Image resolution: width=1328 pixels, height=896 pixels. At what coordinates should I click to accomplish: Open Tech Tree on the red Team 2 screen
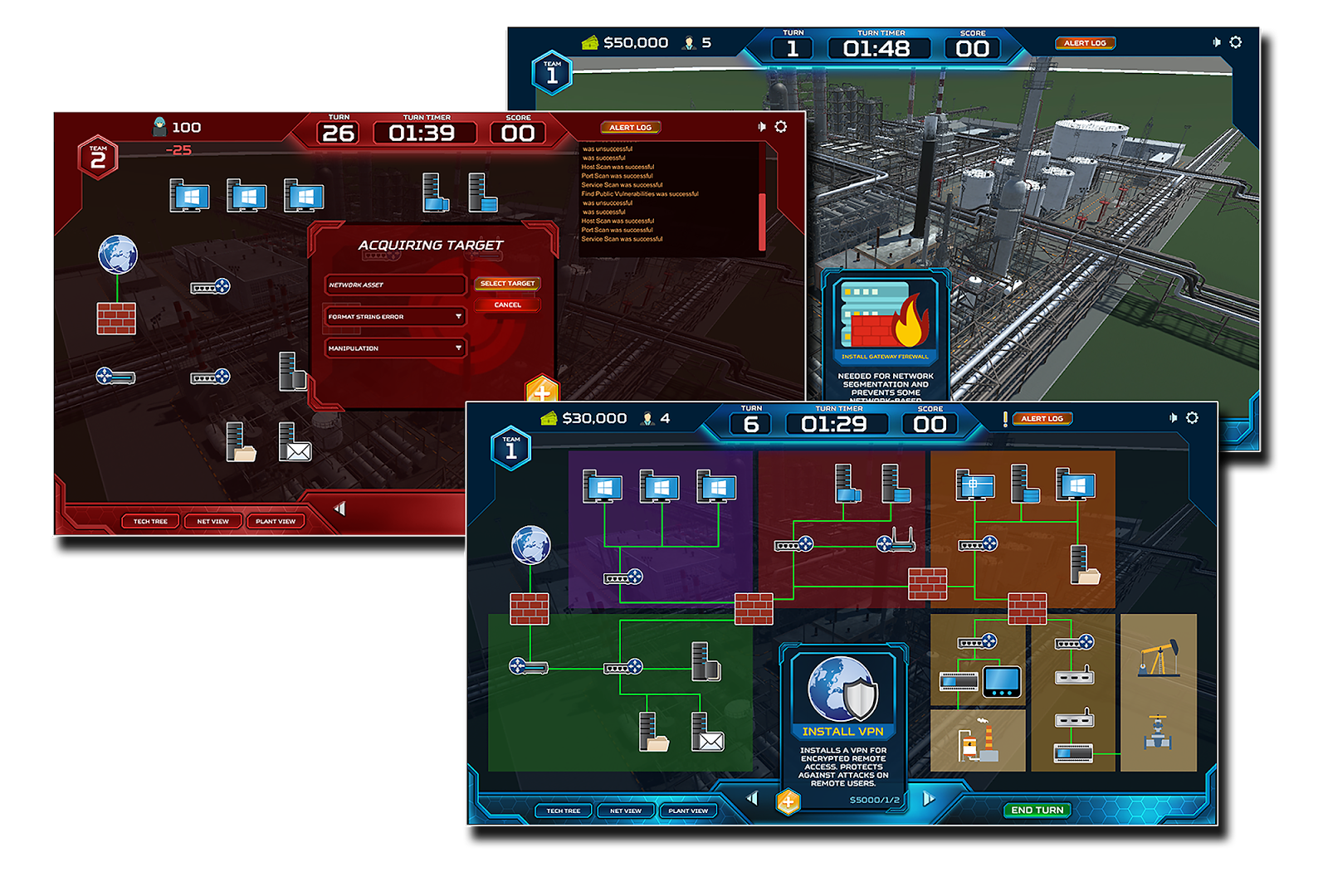click(150, 521)
